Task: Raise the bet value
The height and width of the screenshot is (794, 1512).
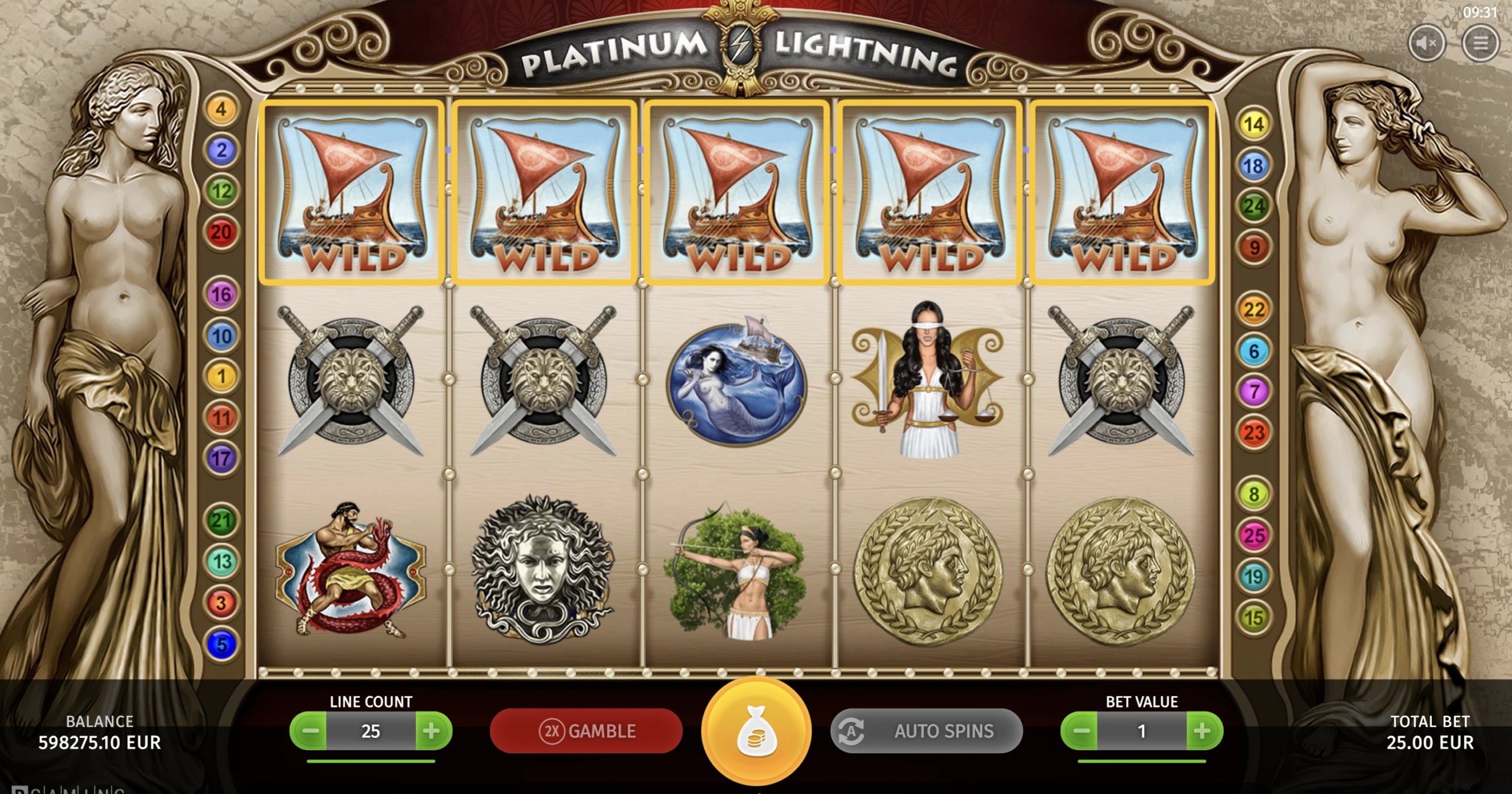Action: pos(1203,731)
